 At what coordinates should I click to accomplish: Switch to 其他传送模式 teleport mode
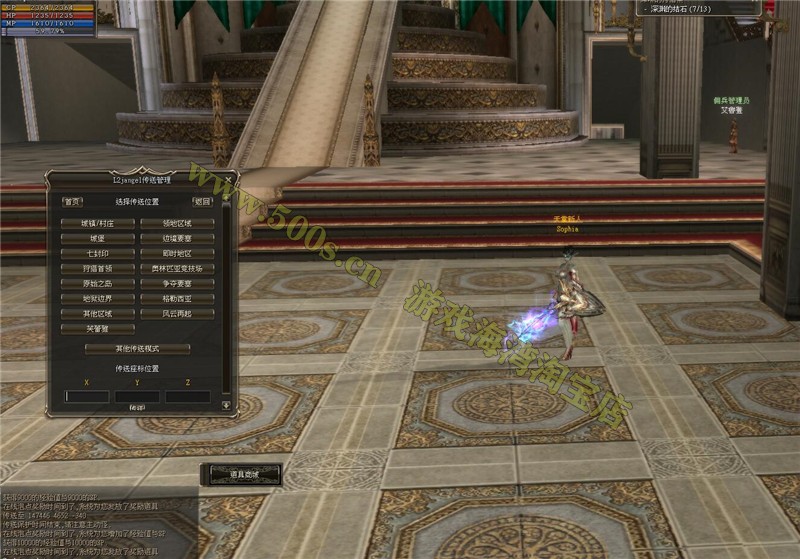click(x=137, y=349)
